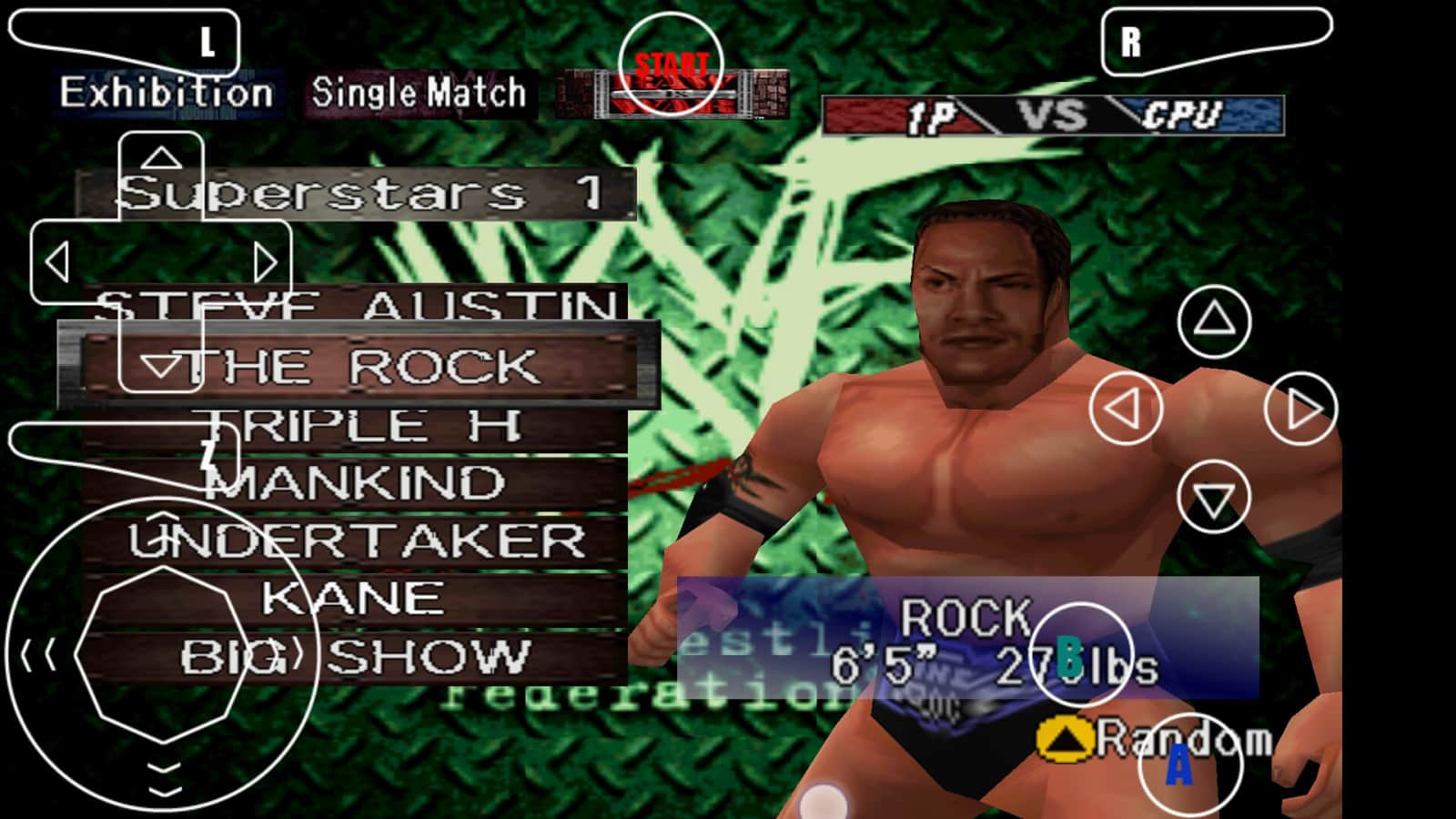1456x819 pixels.
Task: Click the Exhibition mode label
Action: tap(167, 93)
